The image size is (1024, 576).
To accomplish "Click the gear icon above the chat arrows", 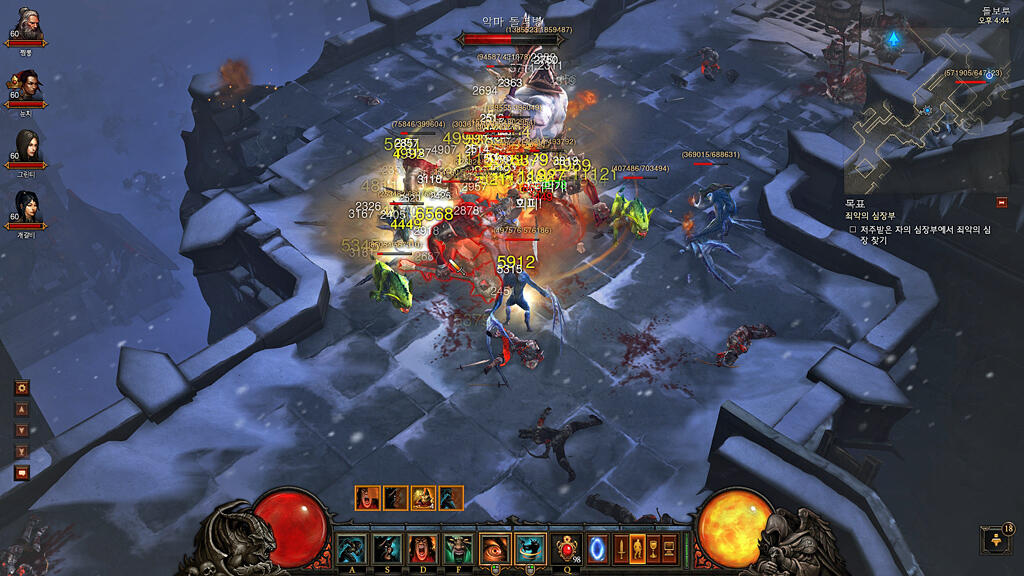I will tap(22, 388).
